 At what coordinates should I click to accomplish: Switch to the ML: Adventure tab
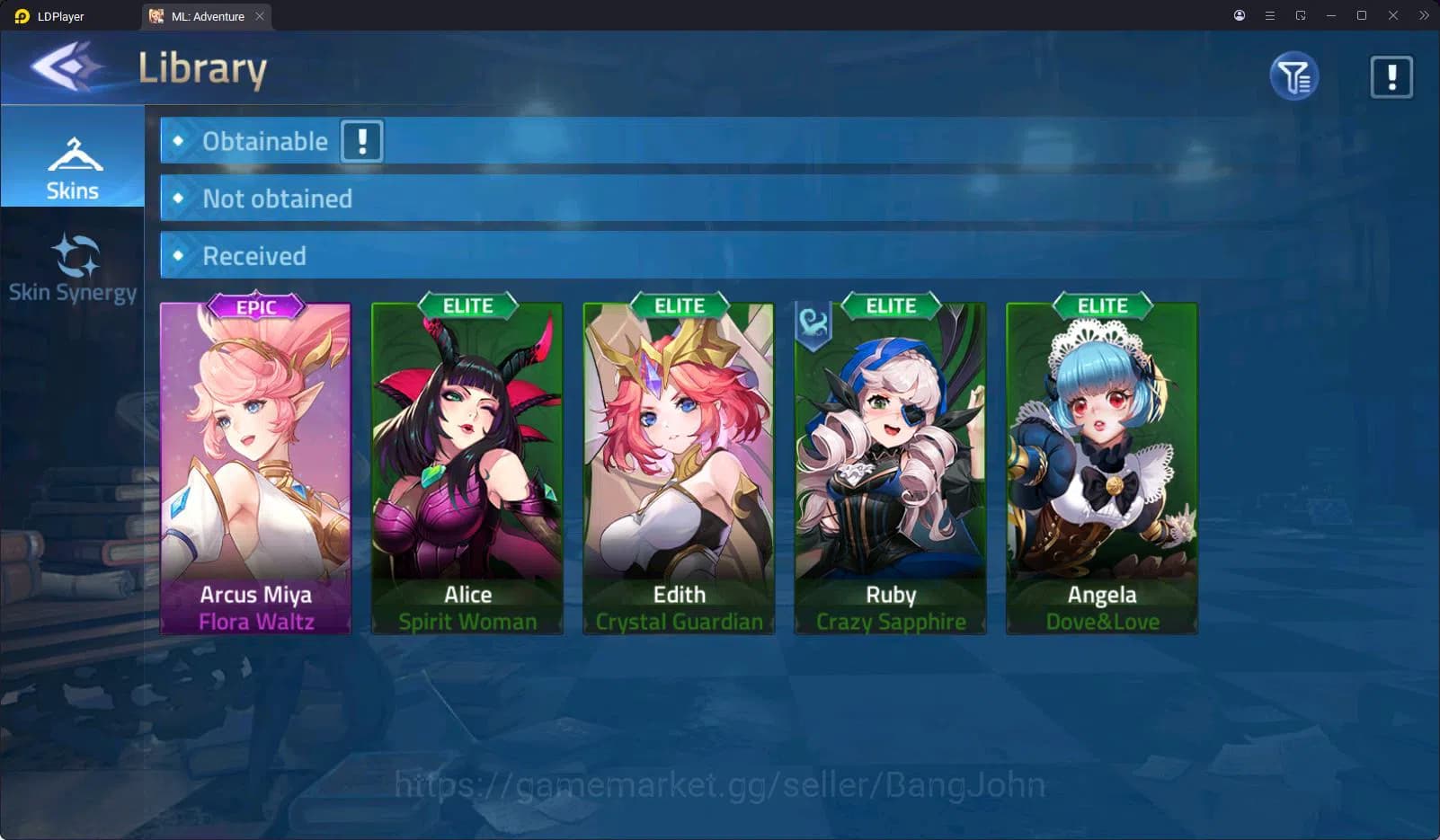click(x=200, y=15)
